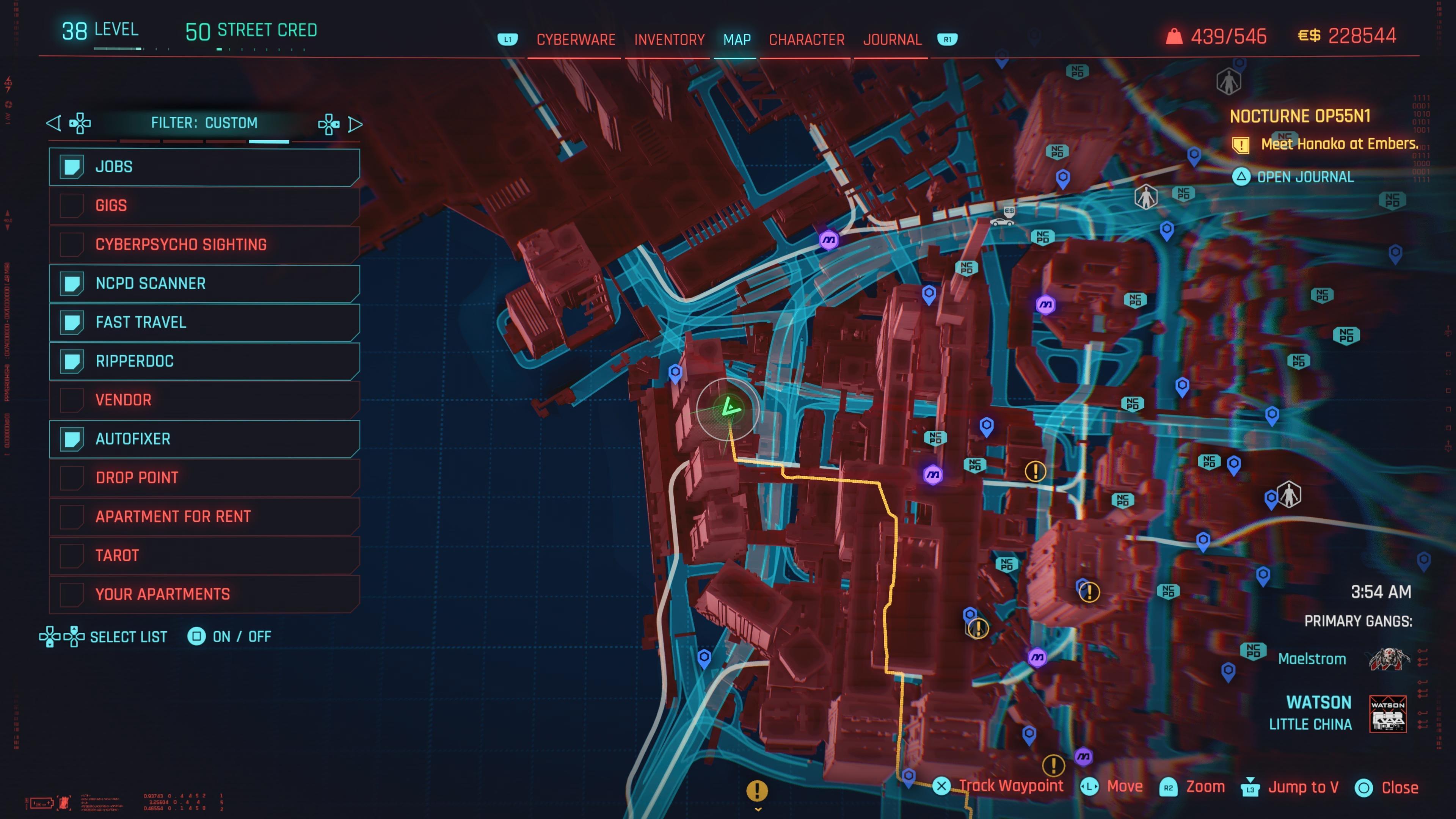Turn on the Tarot filter
The image size is (1456, 819).
pos(204,555)
